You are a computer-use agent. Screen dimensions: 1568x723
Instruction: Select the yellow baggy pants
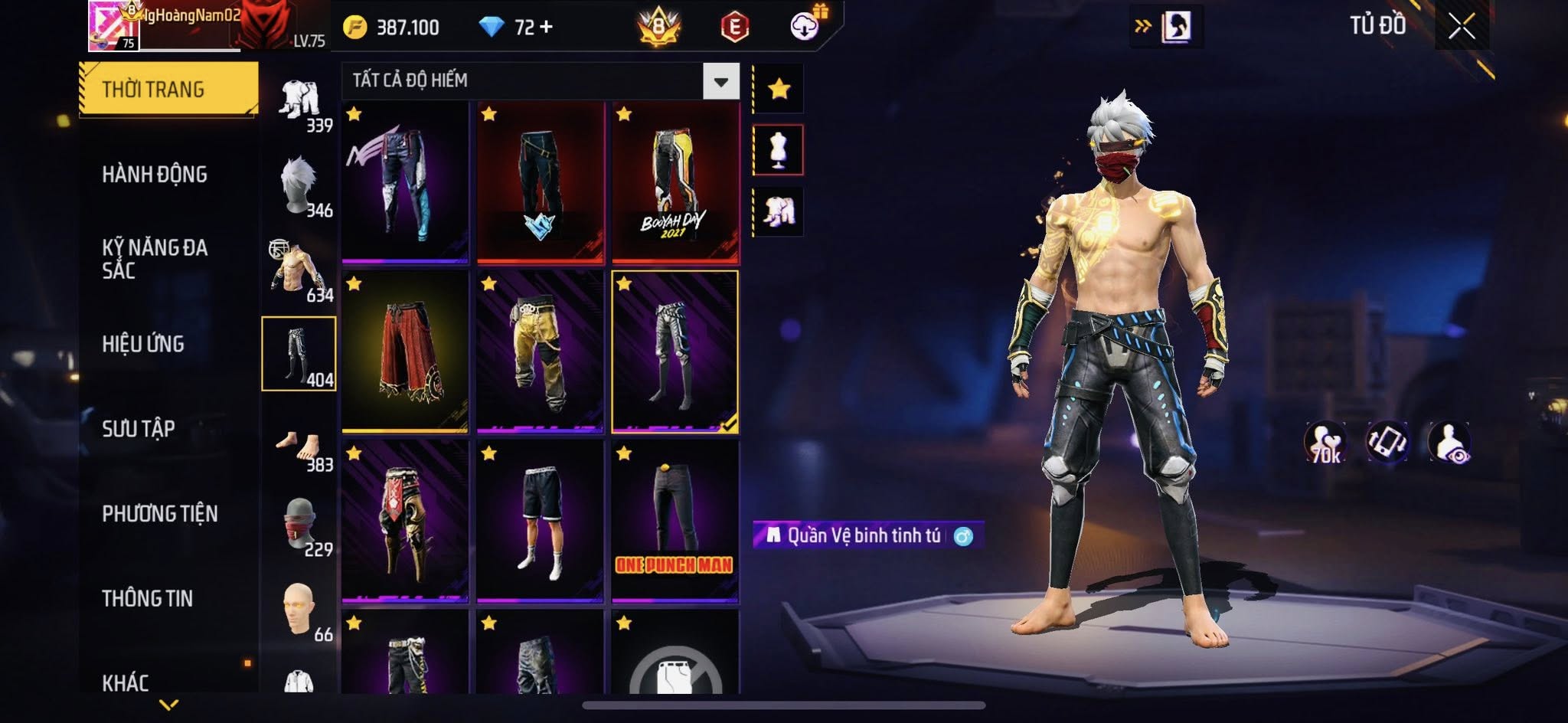[x=540, y=352]
